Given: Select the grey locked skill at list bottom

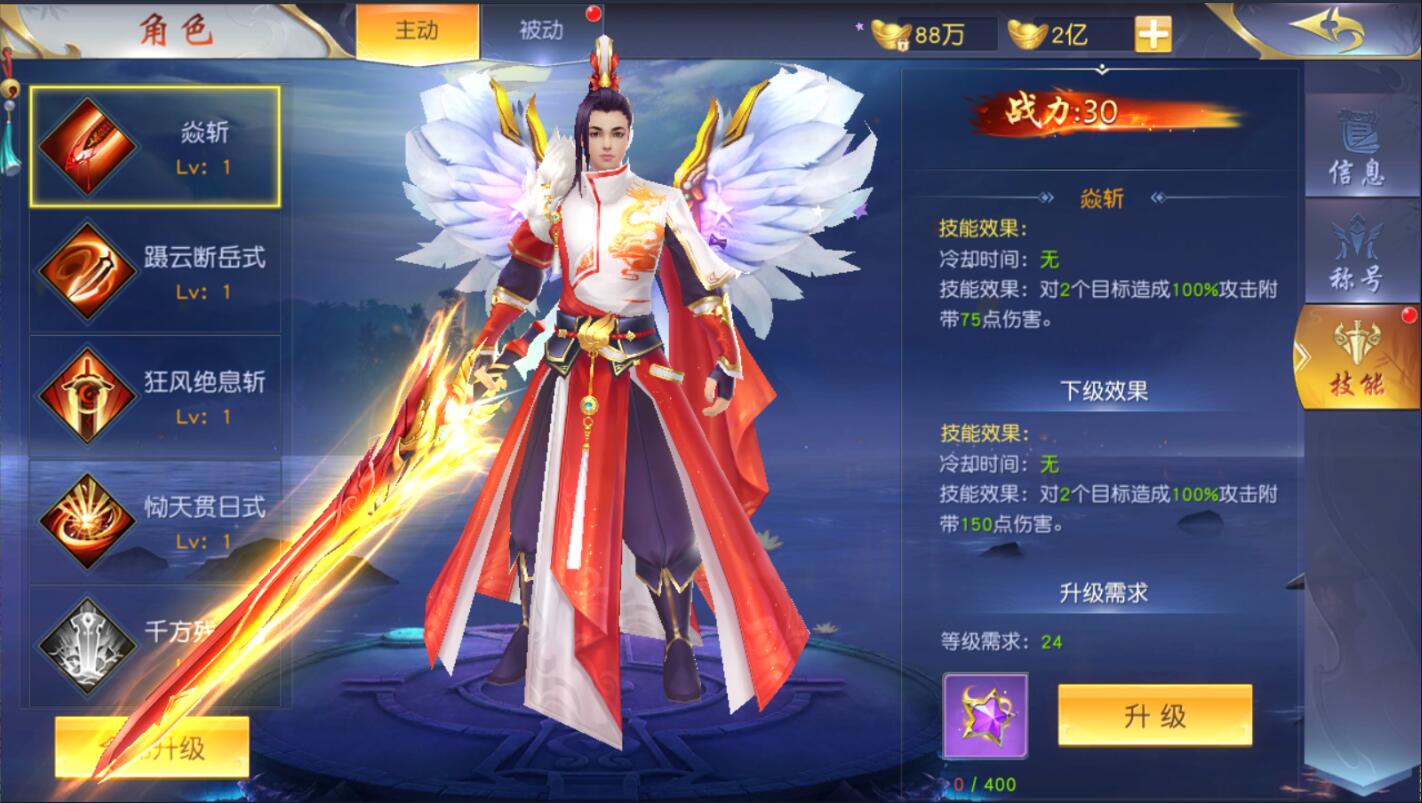Looking at the screenshot, I should click(155, 645).
